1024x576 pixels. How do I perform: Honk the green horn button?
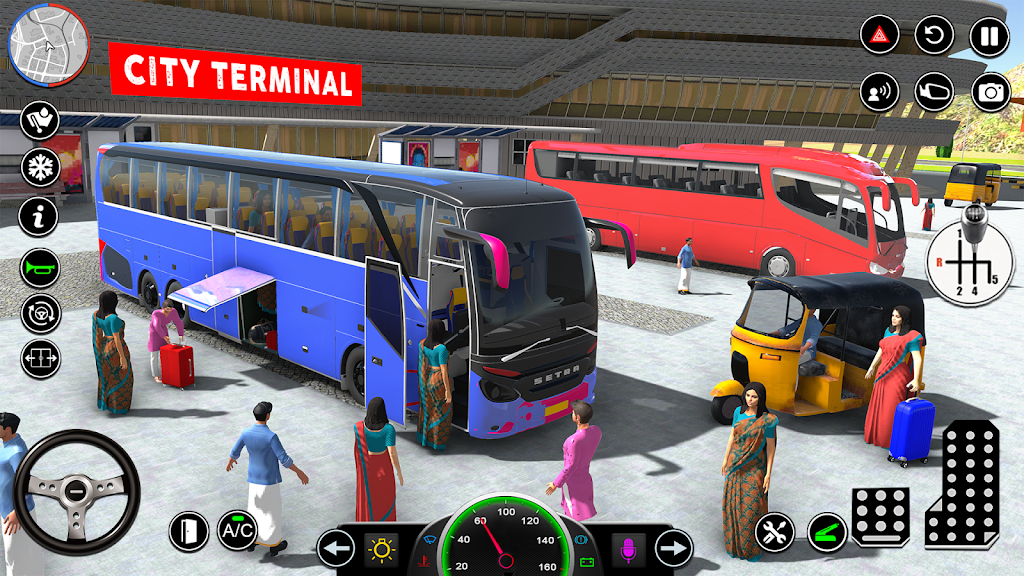[40, 267]
